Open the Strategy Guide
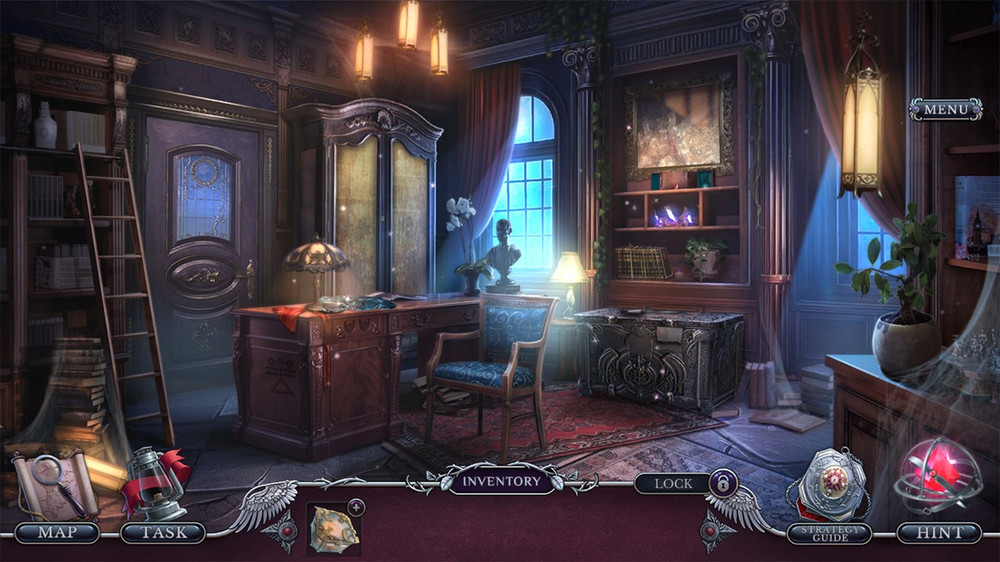1000x562 pixels. click(829, 533)
